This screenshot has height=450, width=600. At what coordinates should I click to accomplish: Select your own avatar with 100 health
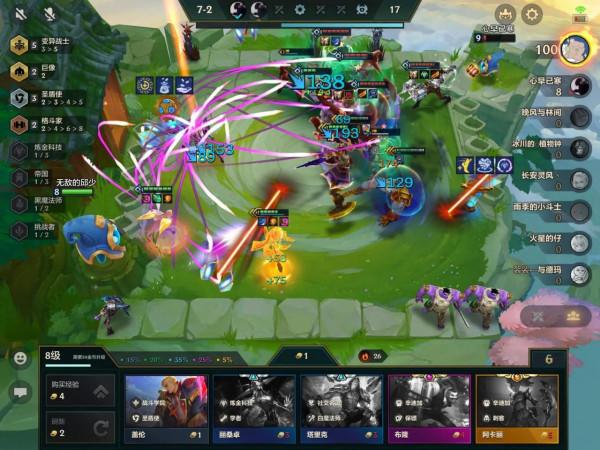574,48
